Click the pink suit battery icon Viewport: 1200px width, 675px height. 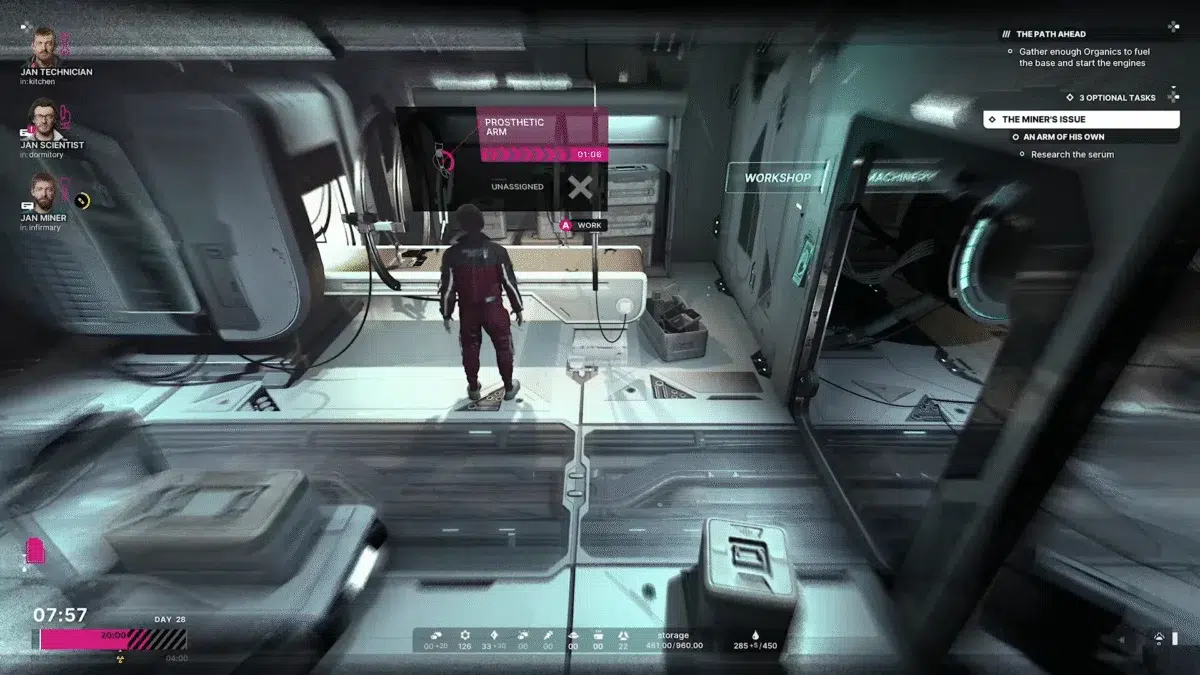(35, 551)
